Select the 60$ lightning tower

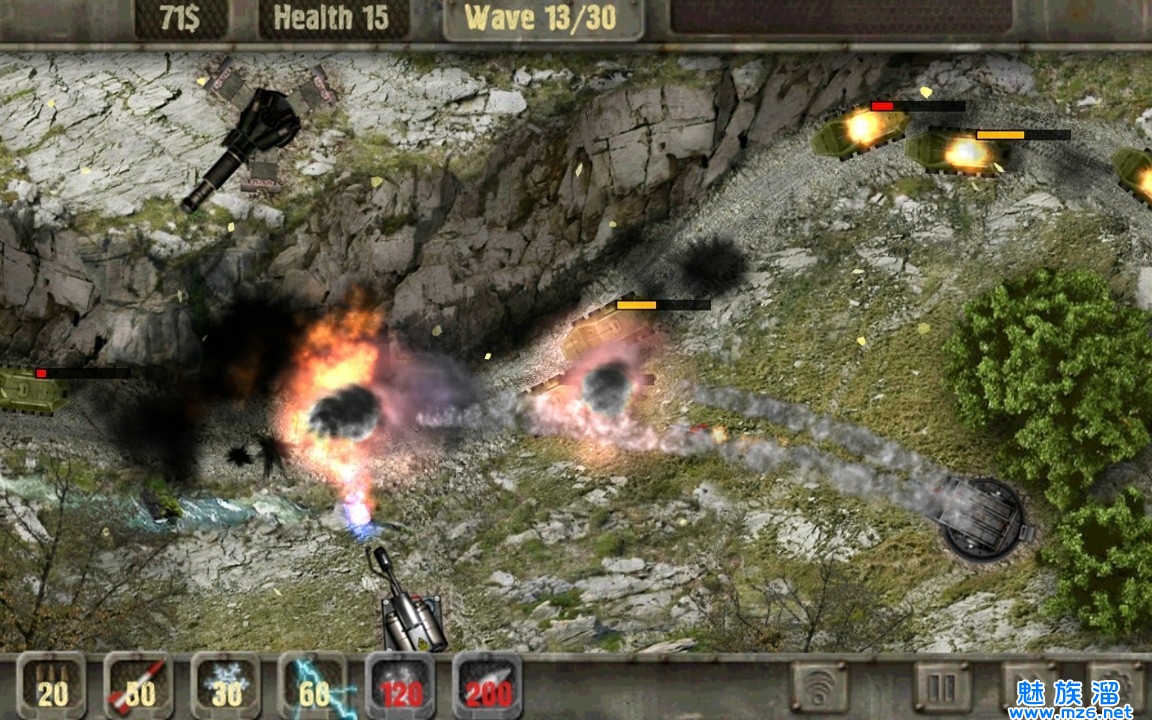click(313, 686)
